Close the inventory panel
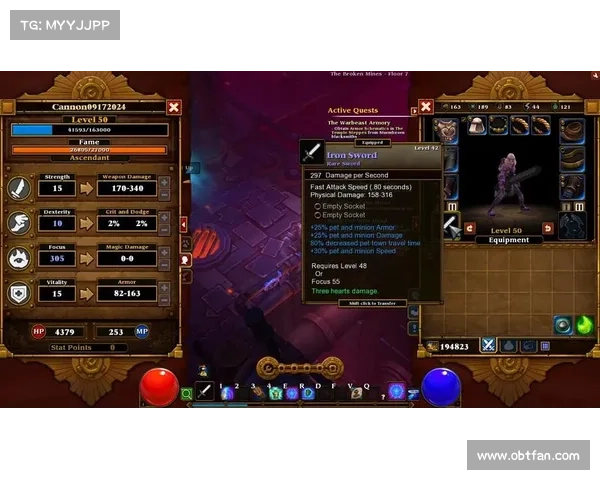 coord(426,107)
